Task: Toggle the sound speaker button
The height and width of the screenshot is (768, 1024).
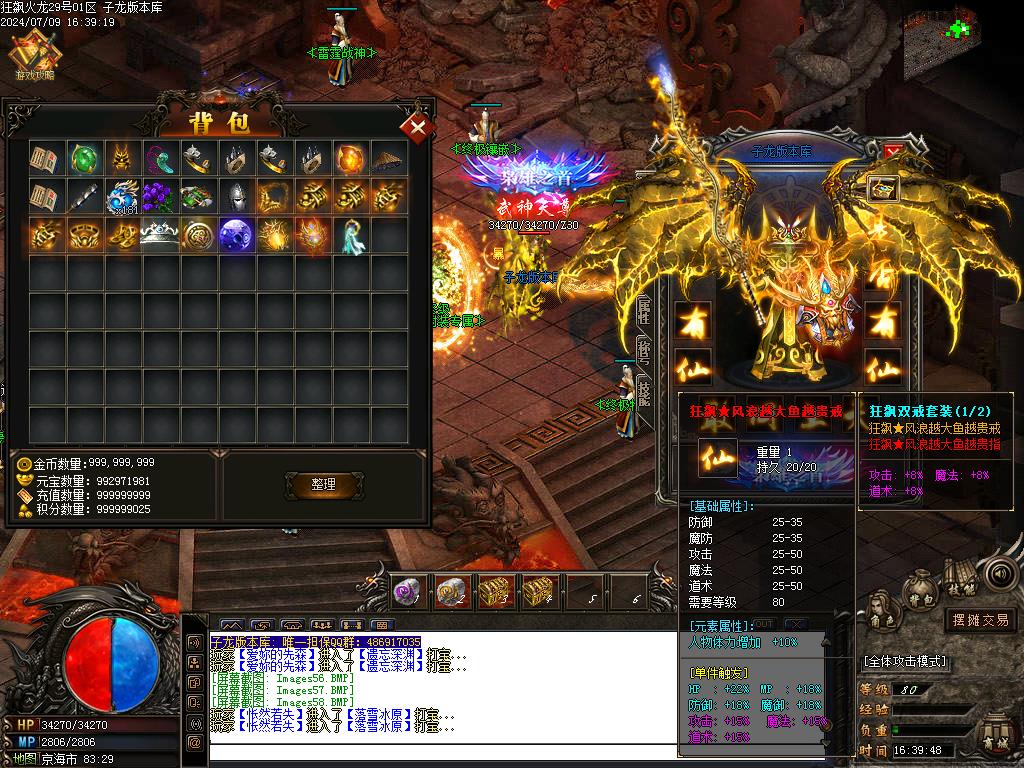Action: point(999,574)
